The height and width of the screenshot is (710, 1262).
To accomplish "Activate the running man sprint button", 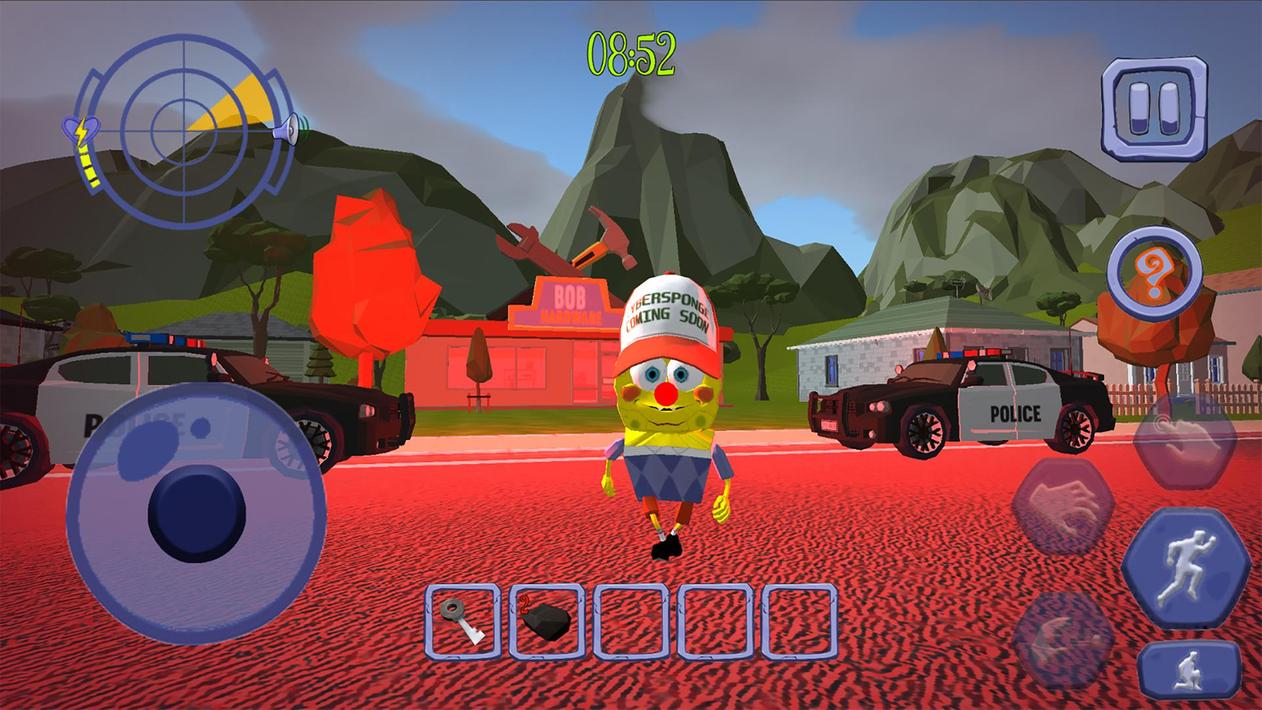I will (1185, 567).
